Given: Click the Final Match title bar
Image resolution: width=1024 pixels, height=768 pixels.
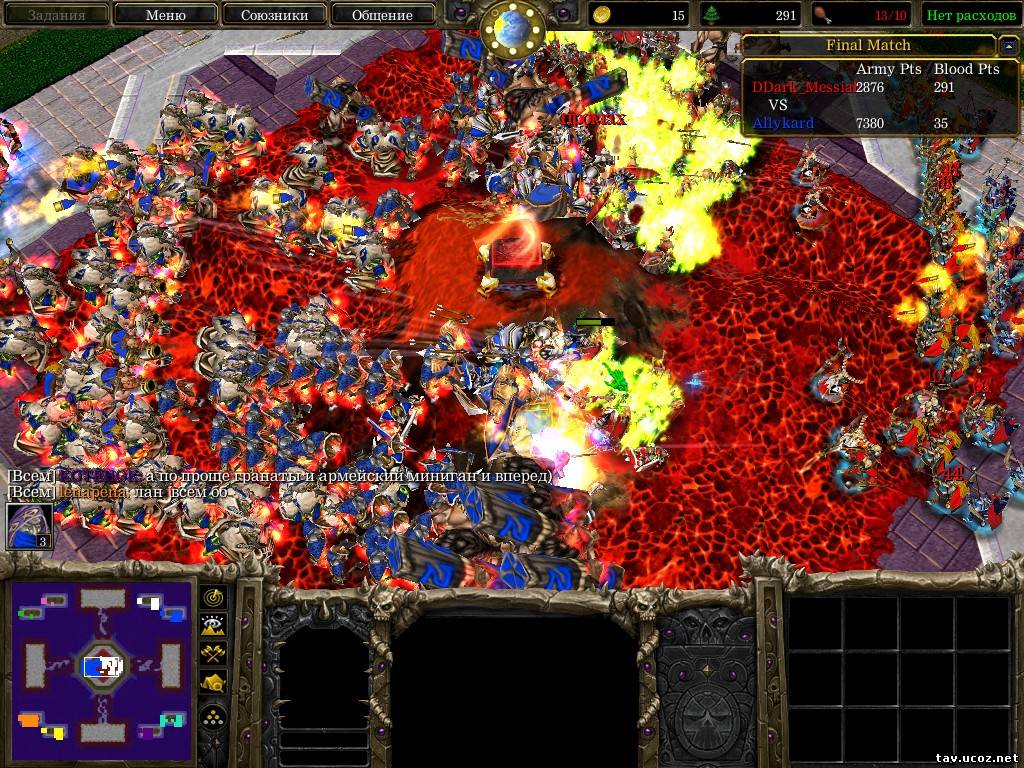Looking at the screenshot, I should coord(868,46).
